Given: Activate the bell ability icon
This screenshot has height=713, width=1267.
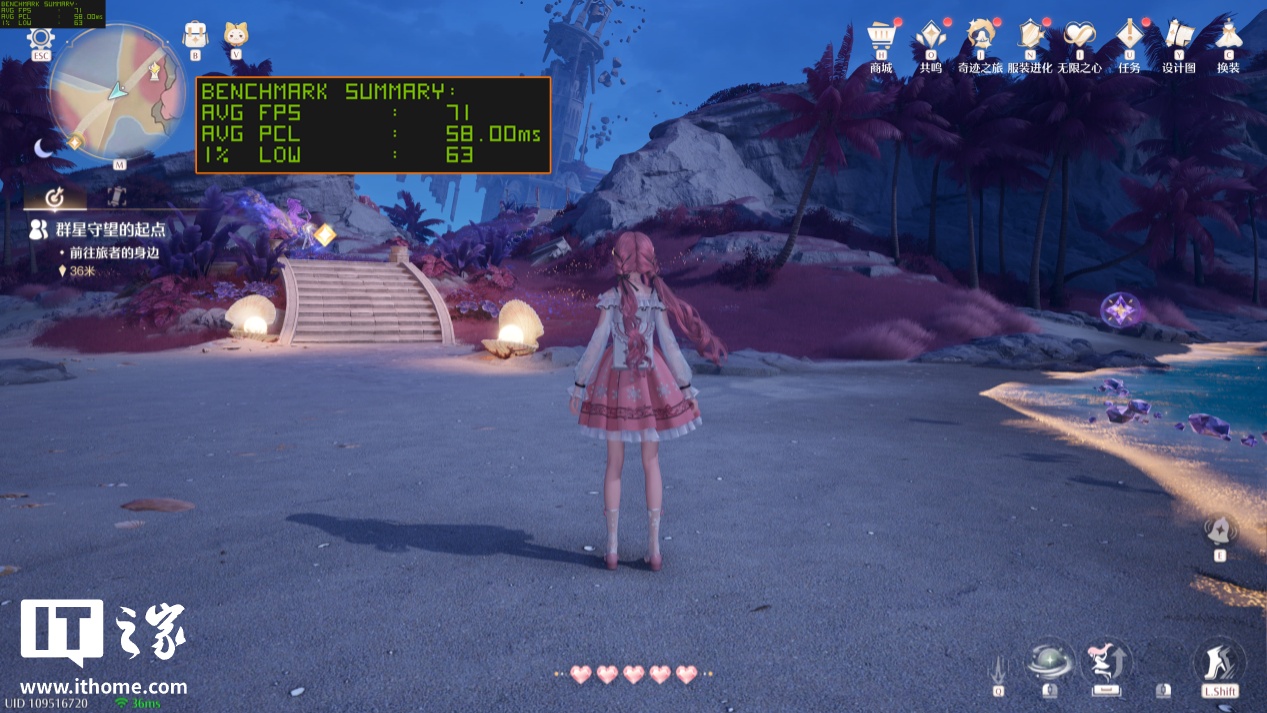Looking at the screenshot, I should [1220, 530].
